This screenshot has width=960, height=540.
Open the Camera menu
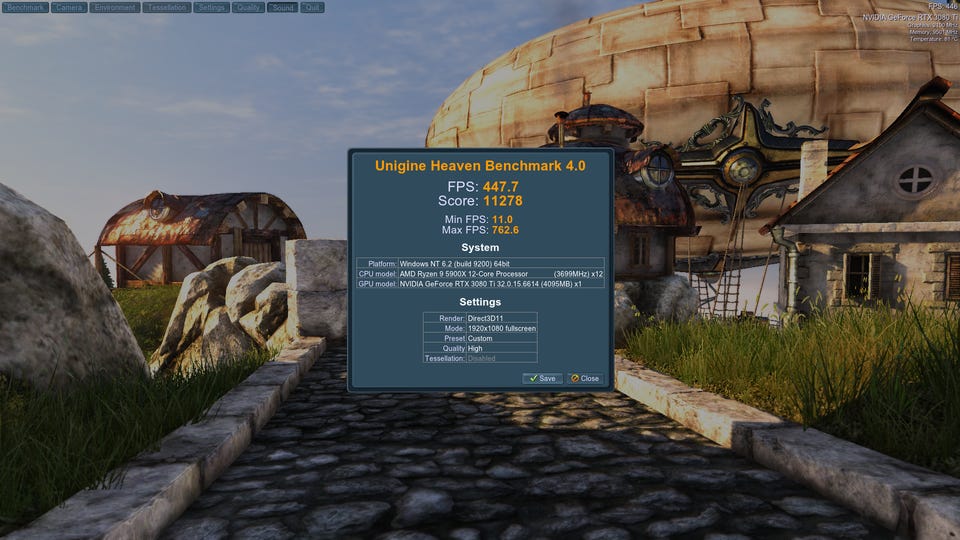(x=69, y=7)
